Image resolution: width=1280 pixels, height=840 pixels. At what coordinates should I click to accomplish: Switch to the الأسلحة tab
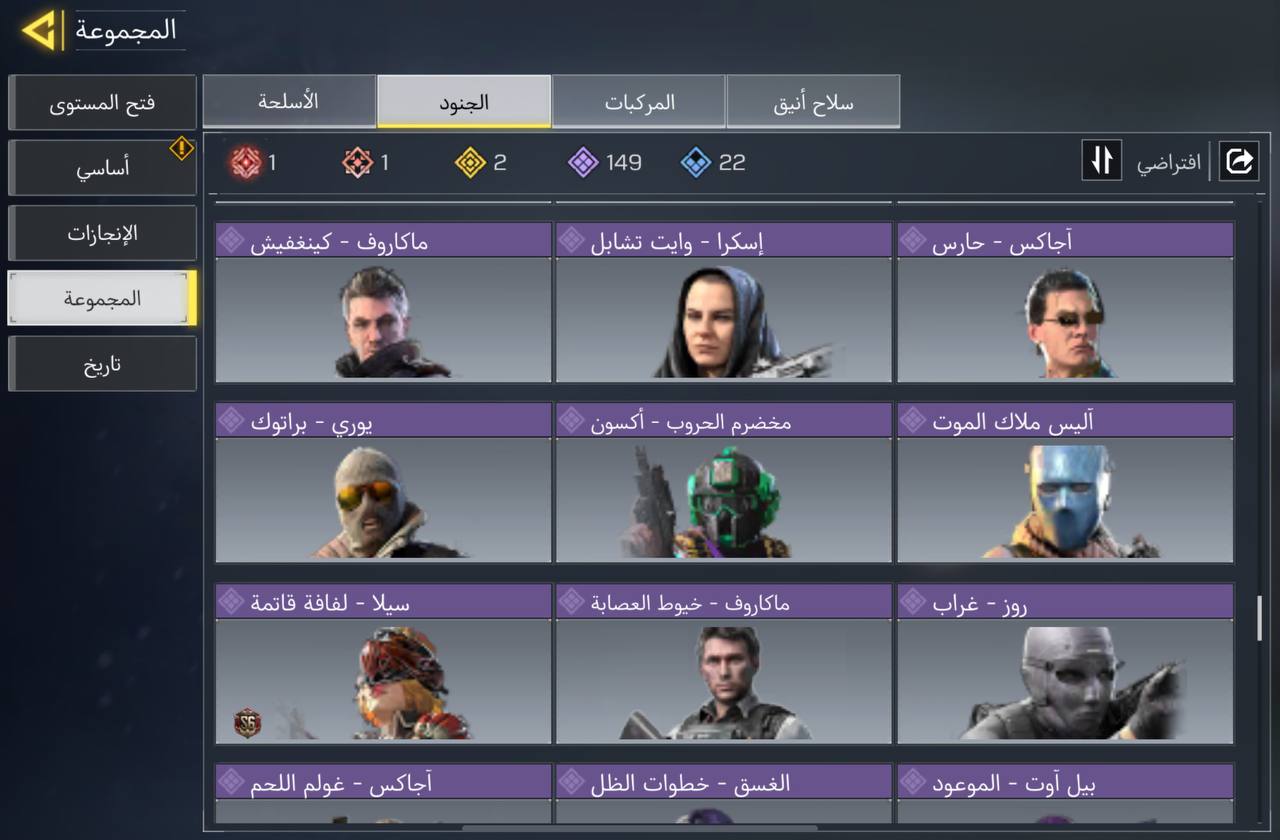(x=289, y=100)
